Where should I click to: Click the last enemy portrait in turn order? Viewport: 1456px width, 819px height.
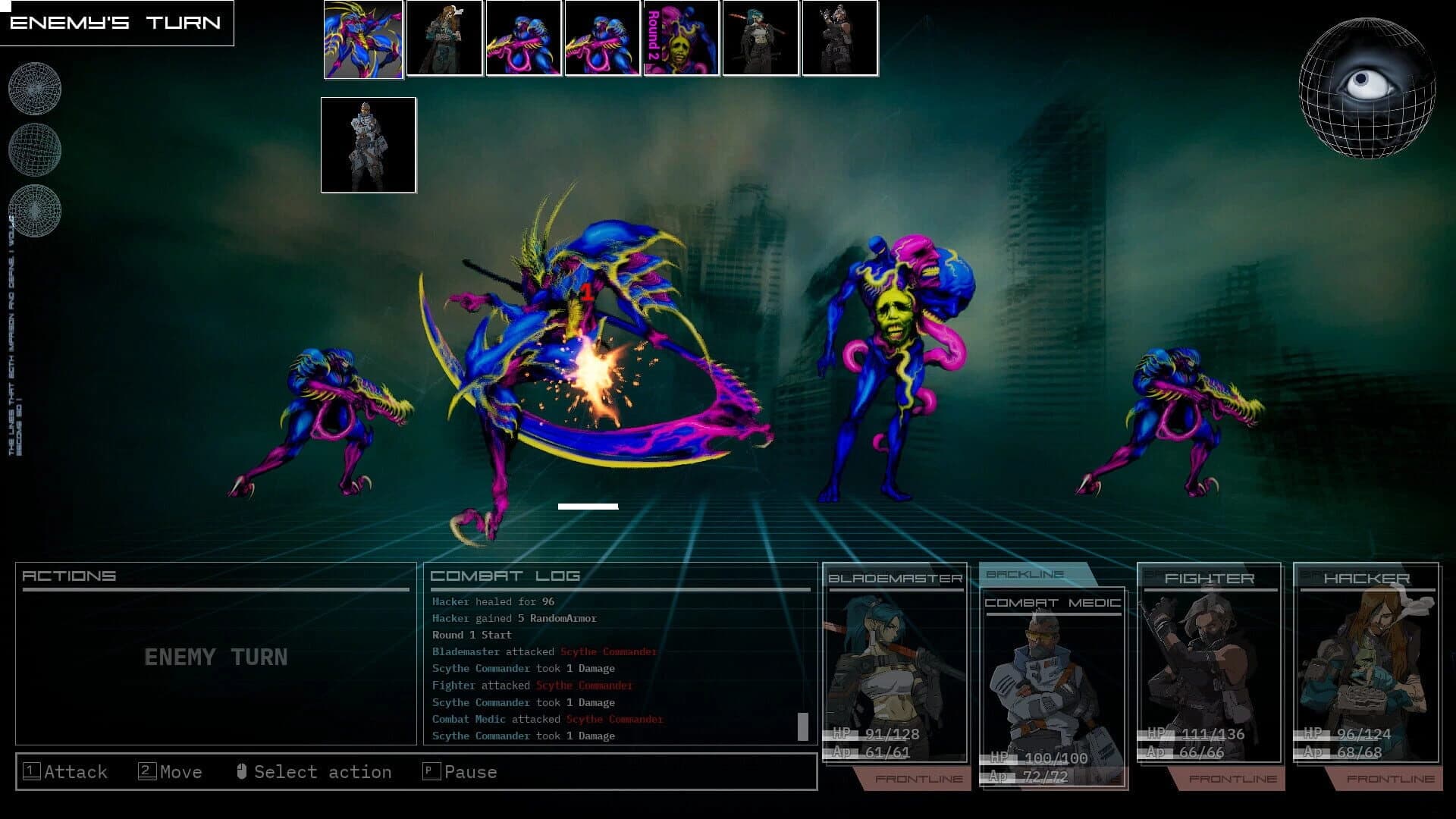[839, 39]
